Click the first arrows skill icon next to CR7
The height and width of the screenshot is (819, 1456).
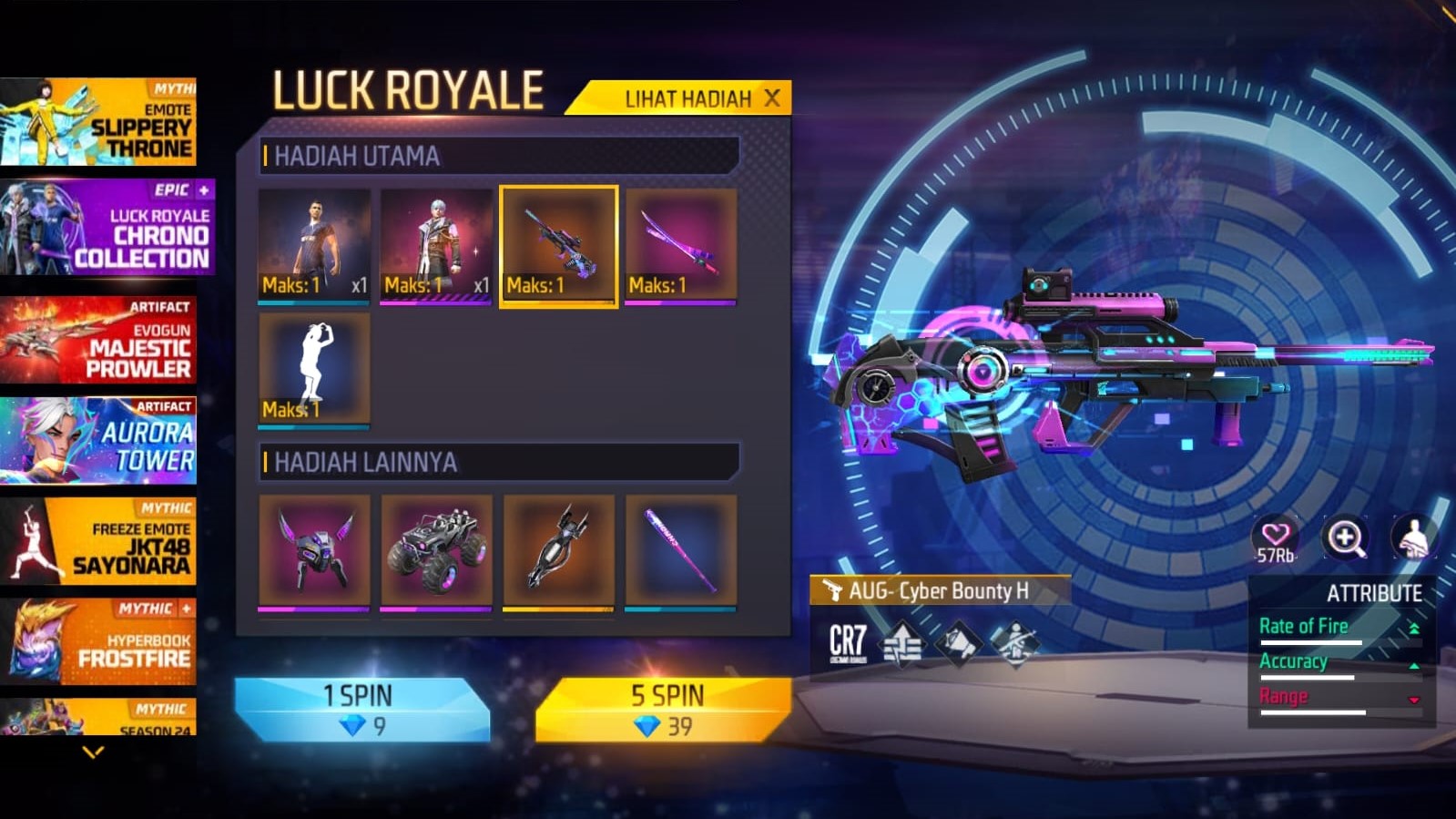click(x=901, y=645)
